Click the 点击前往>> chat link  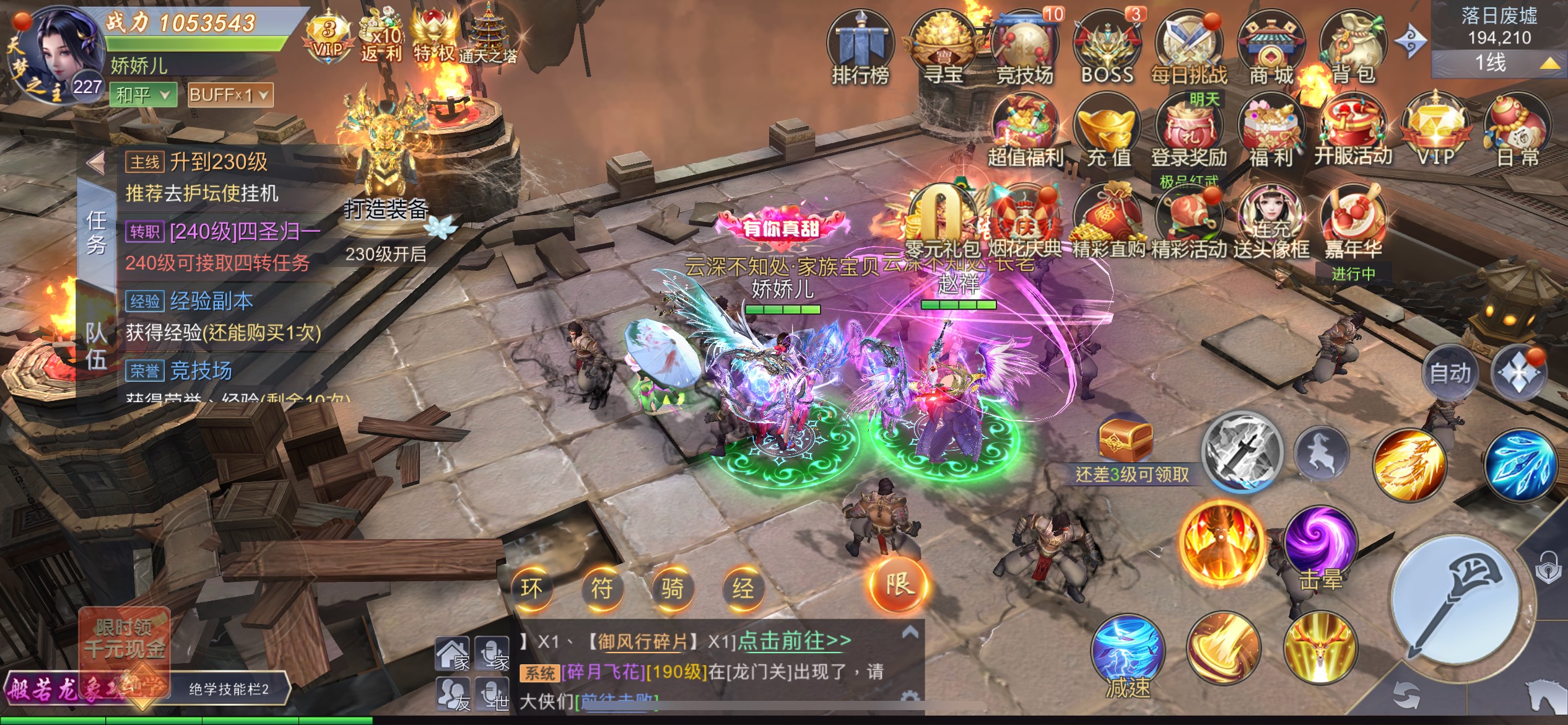(x=795, y=641)
